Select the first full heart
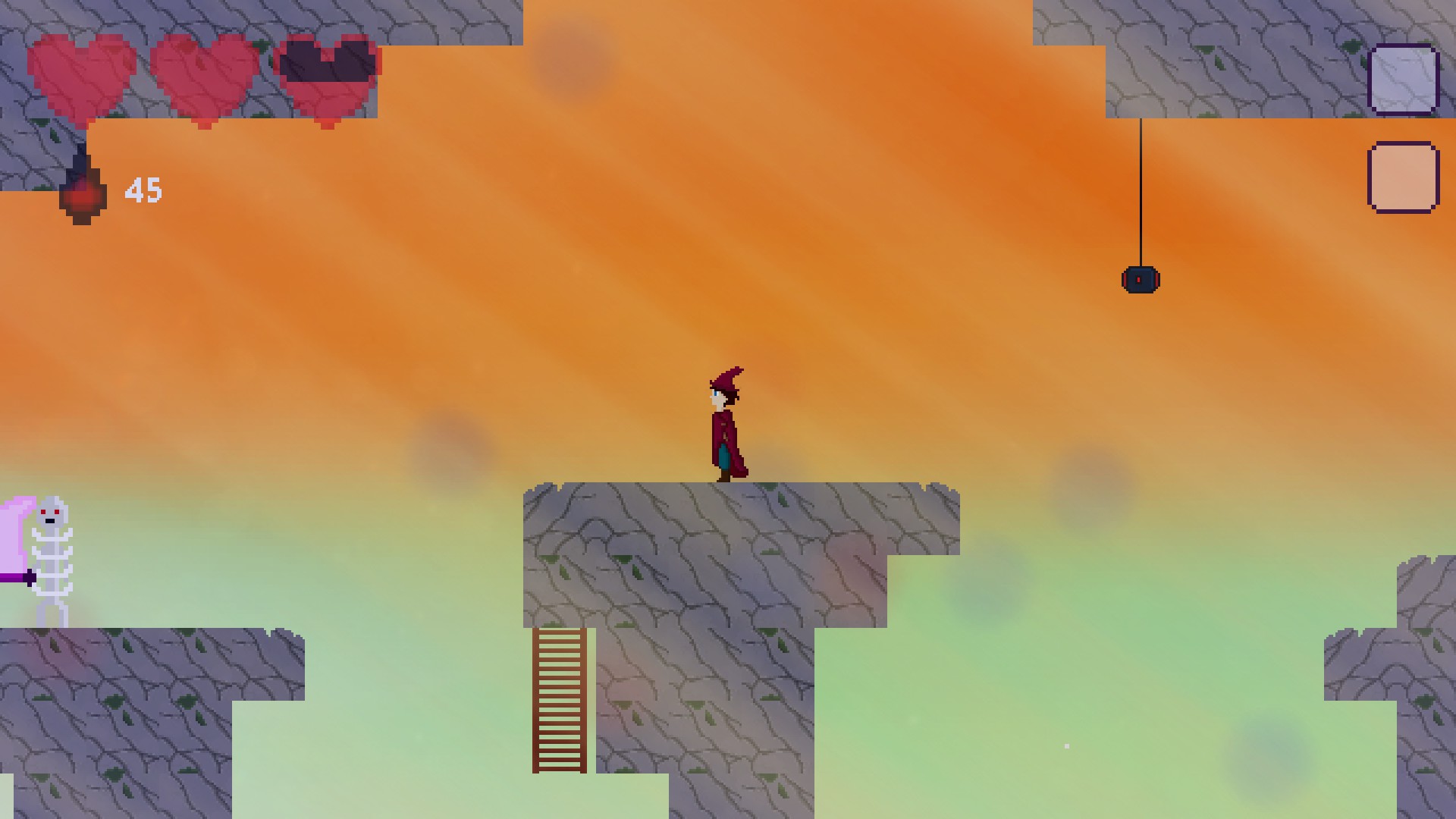This screenshot has width=1456, height=819. tap(83, 76)
